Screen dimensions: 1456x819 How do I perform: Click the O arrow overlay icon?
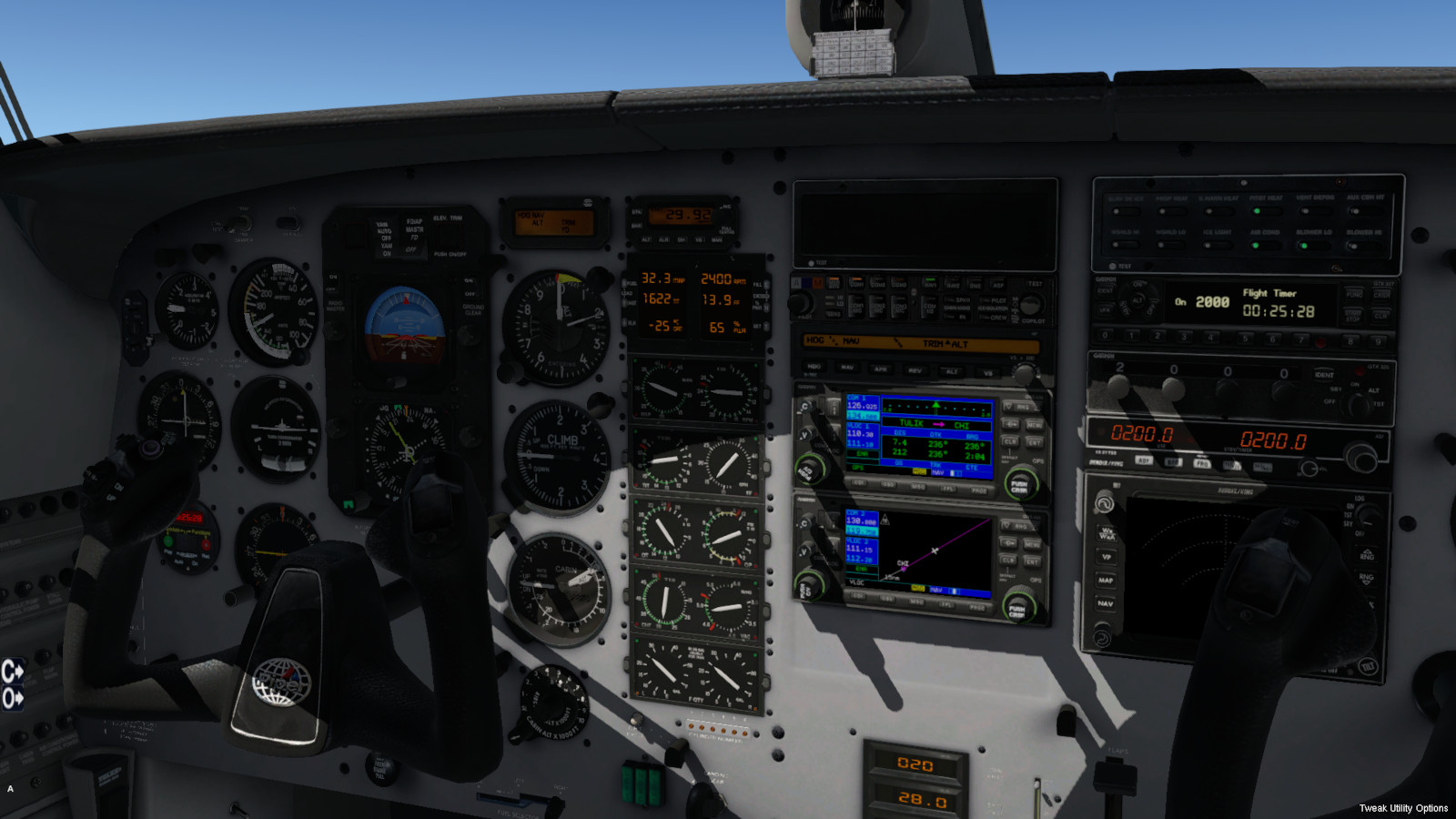(x=13, y=698)
